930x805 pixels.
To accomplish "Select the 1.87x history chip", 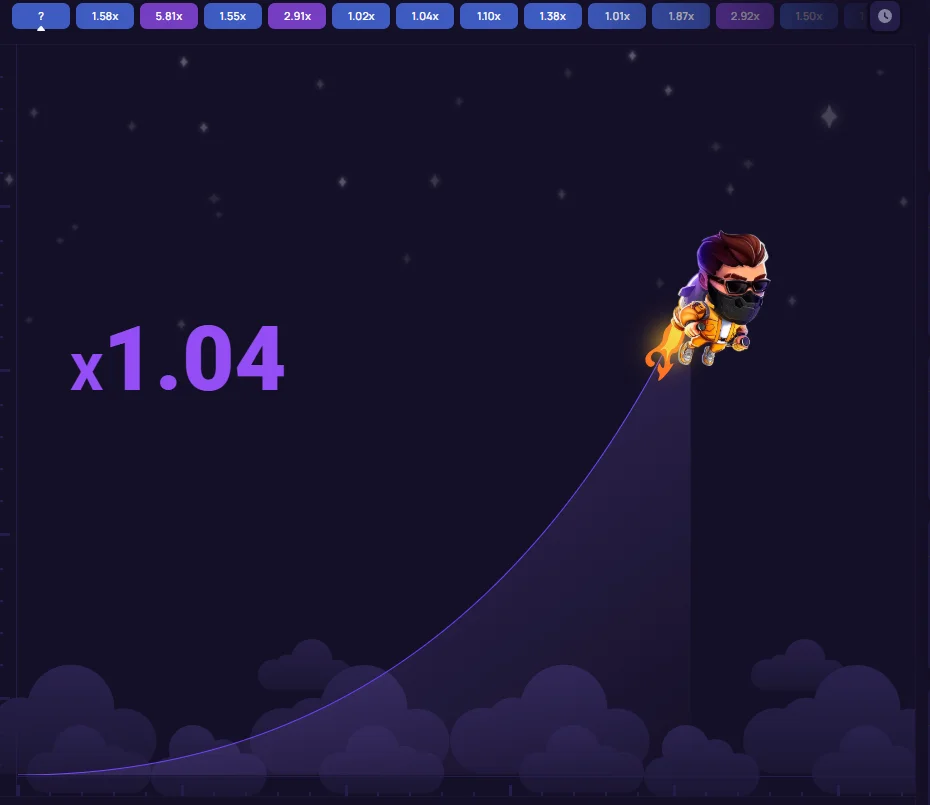I will (681, 16).
